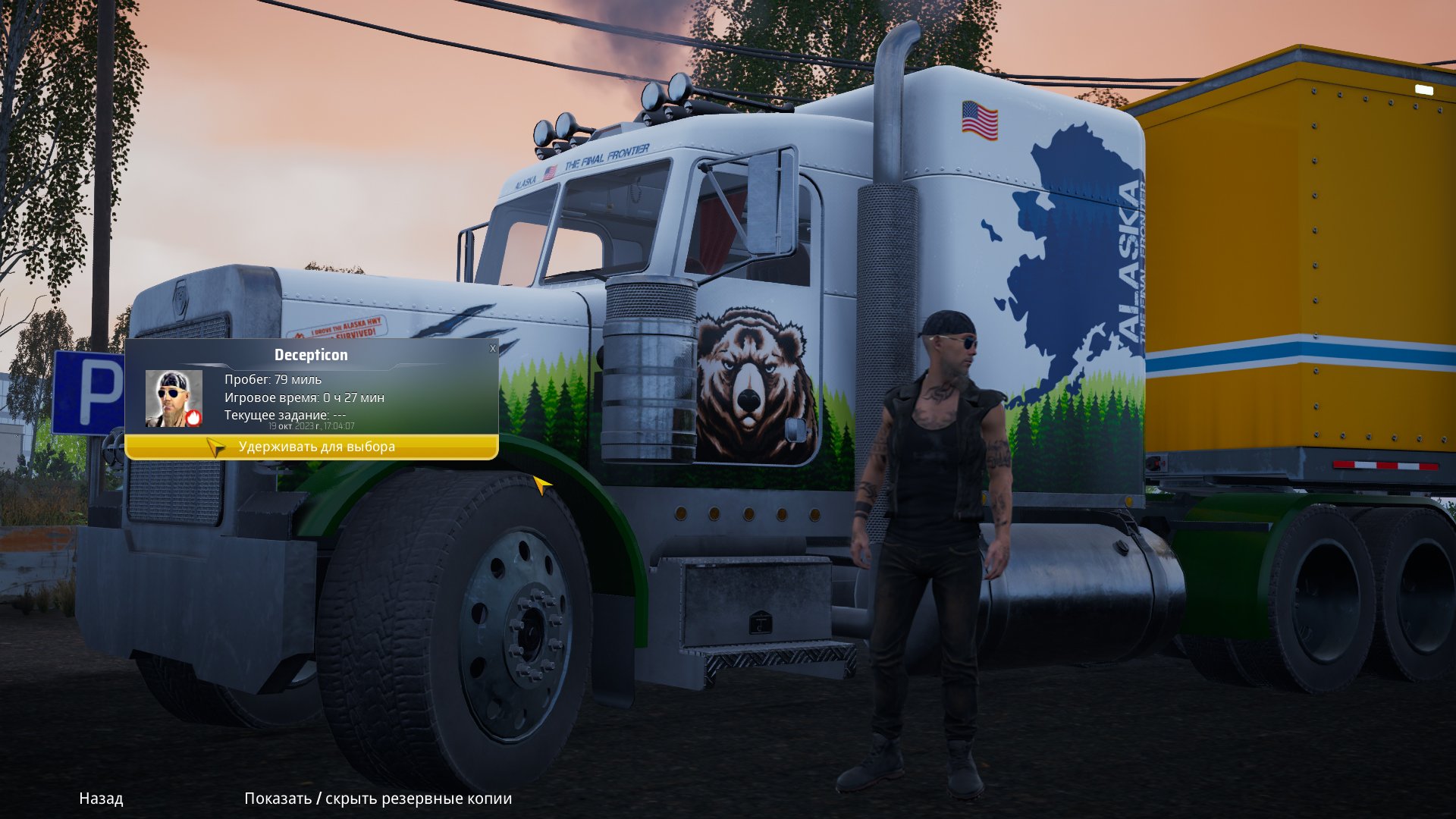This screenshot has width=1456, height=819.
Task: Go back with the "Назад" button
Action: click(x=101, y=799)
